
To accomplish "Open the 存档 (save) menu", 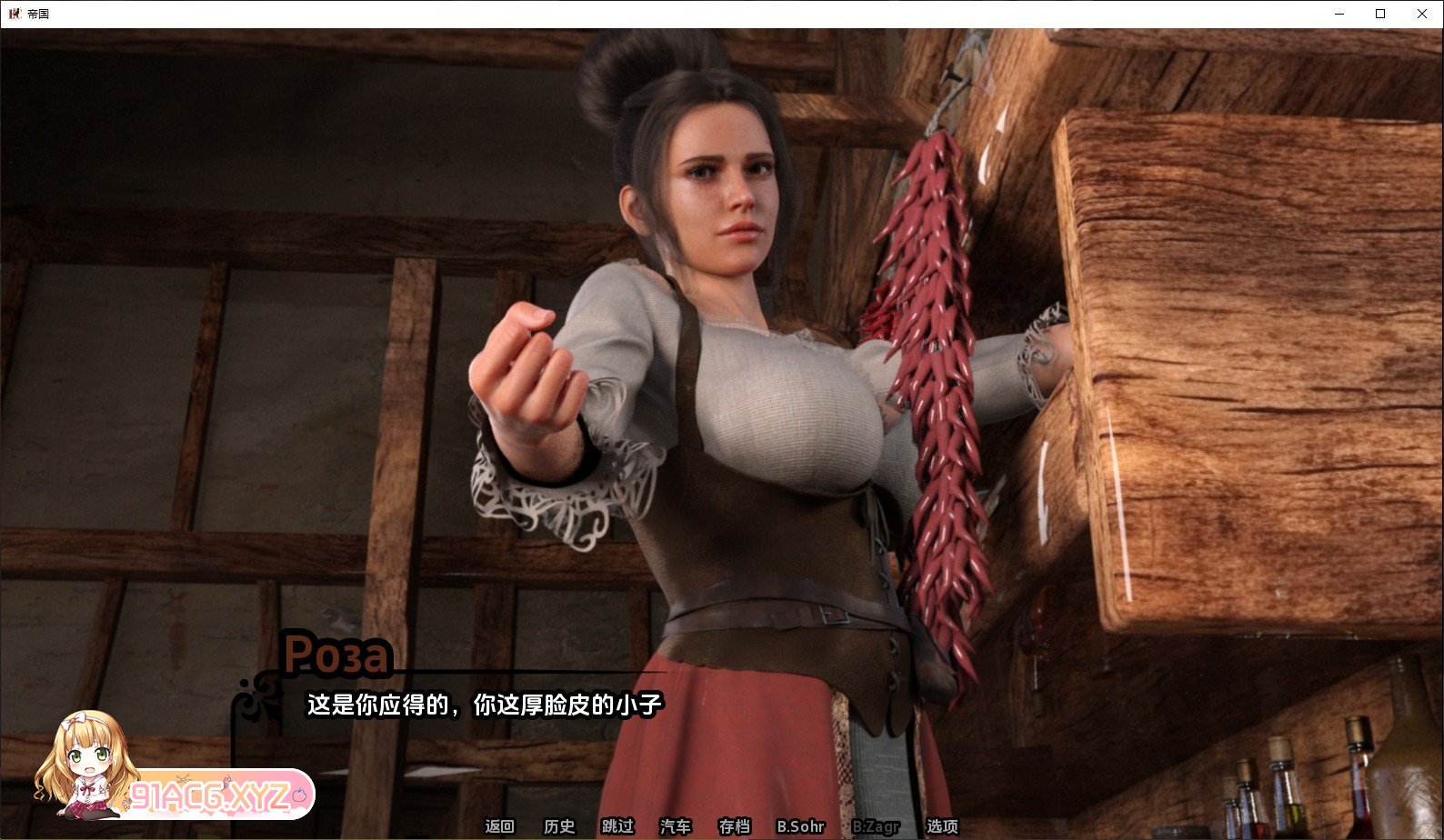I will (x=734, y=826).
